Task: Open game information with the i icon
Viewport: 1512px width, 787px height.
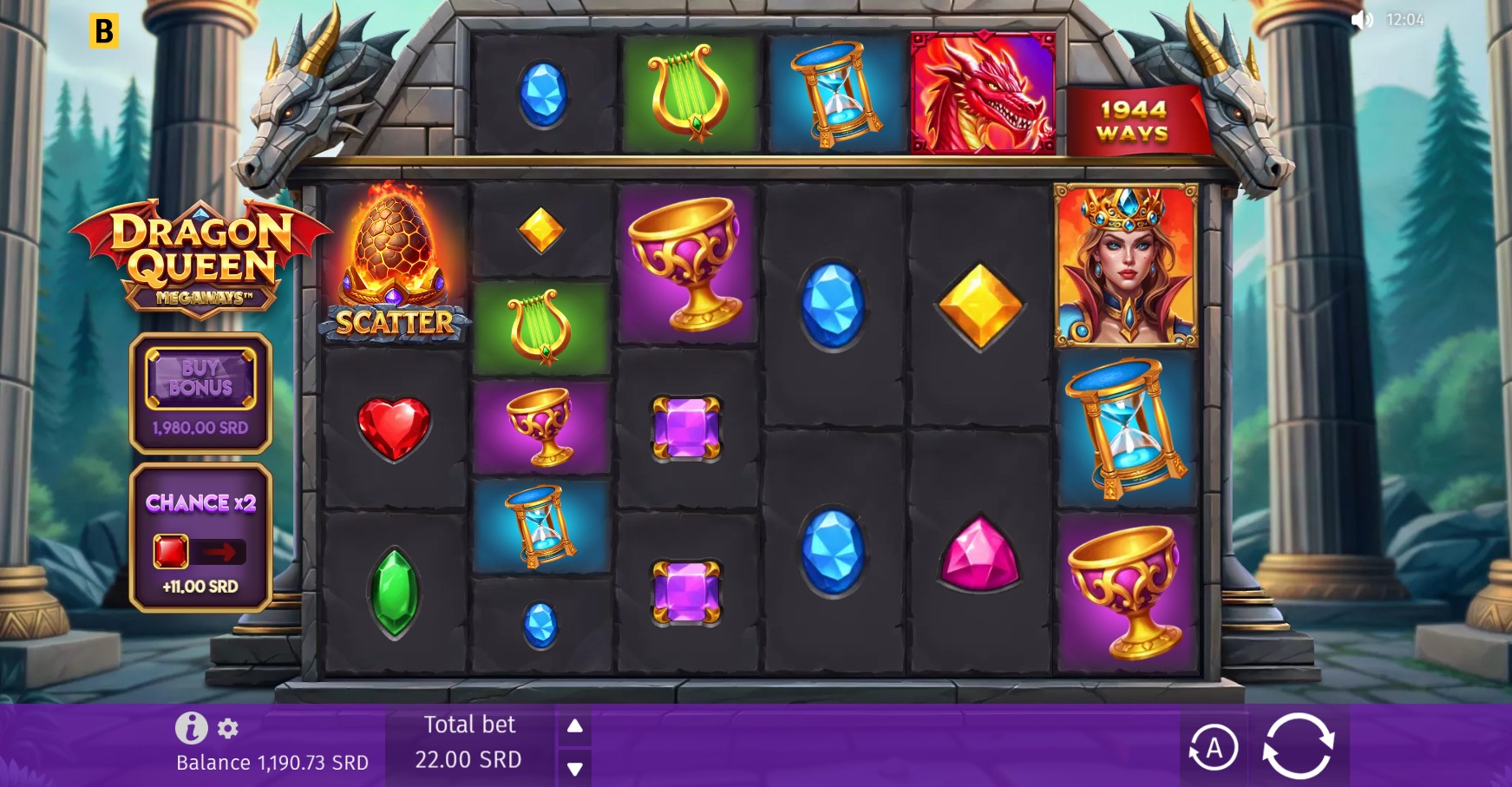Action: (191, 728)
